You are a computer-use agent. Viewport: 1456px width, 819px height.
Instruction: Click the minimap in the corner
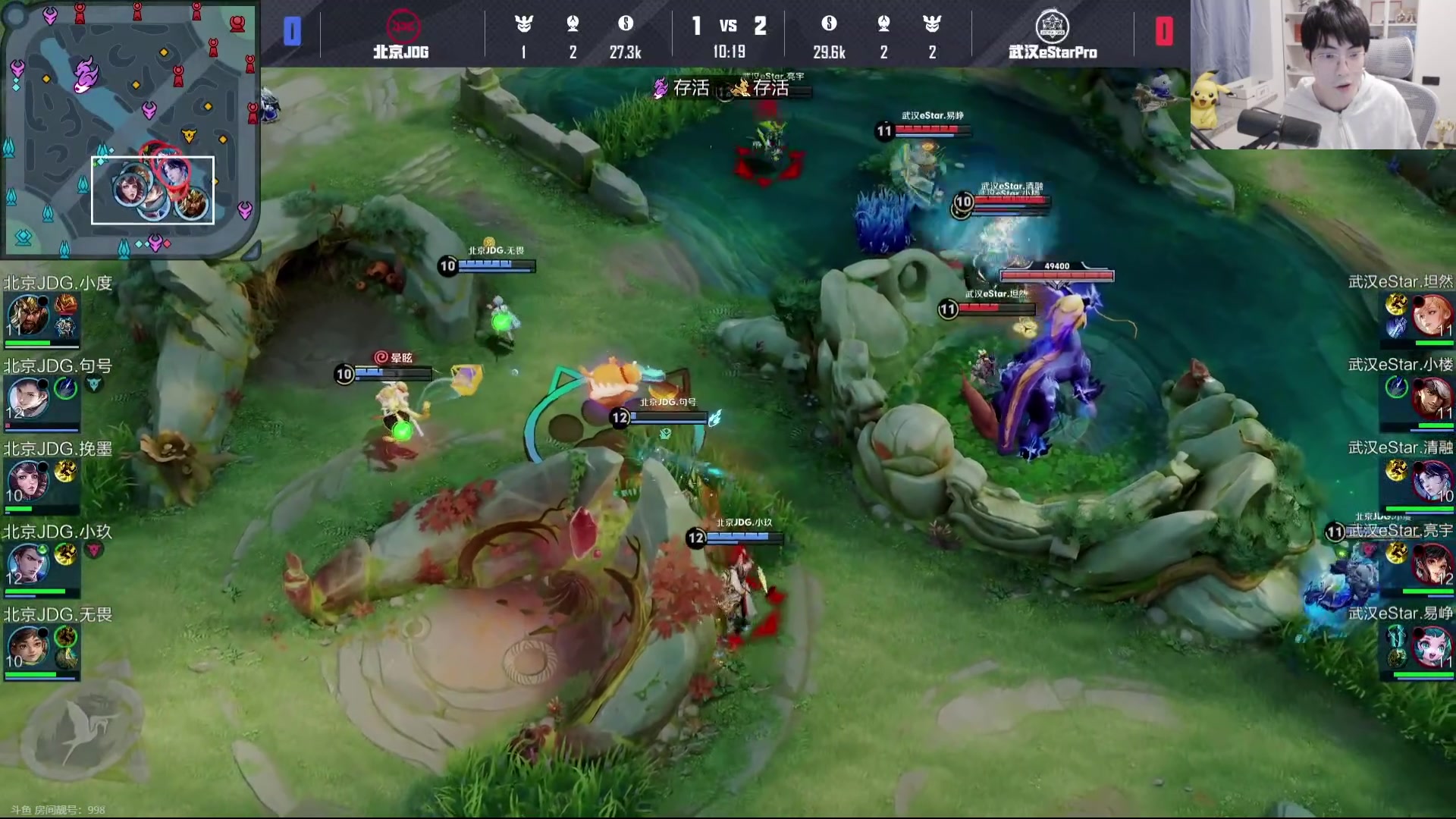129,129
